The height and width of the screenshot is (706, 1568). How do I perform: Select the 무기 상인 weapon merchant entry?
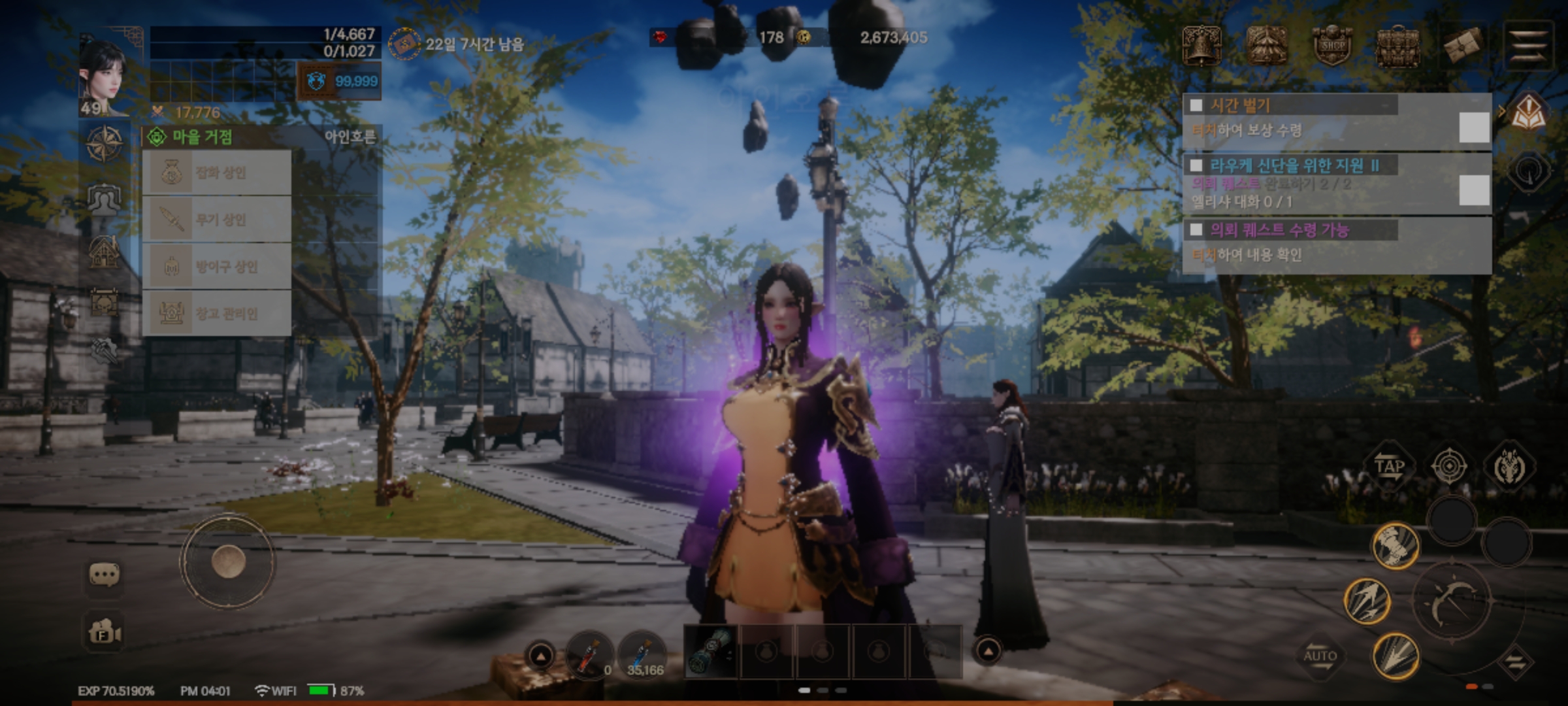(x=217, y=220)
